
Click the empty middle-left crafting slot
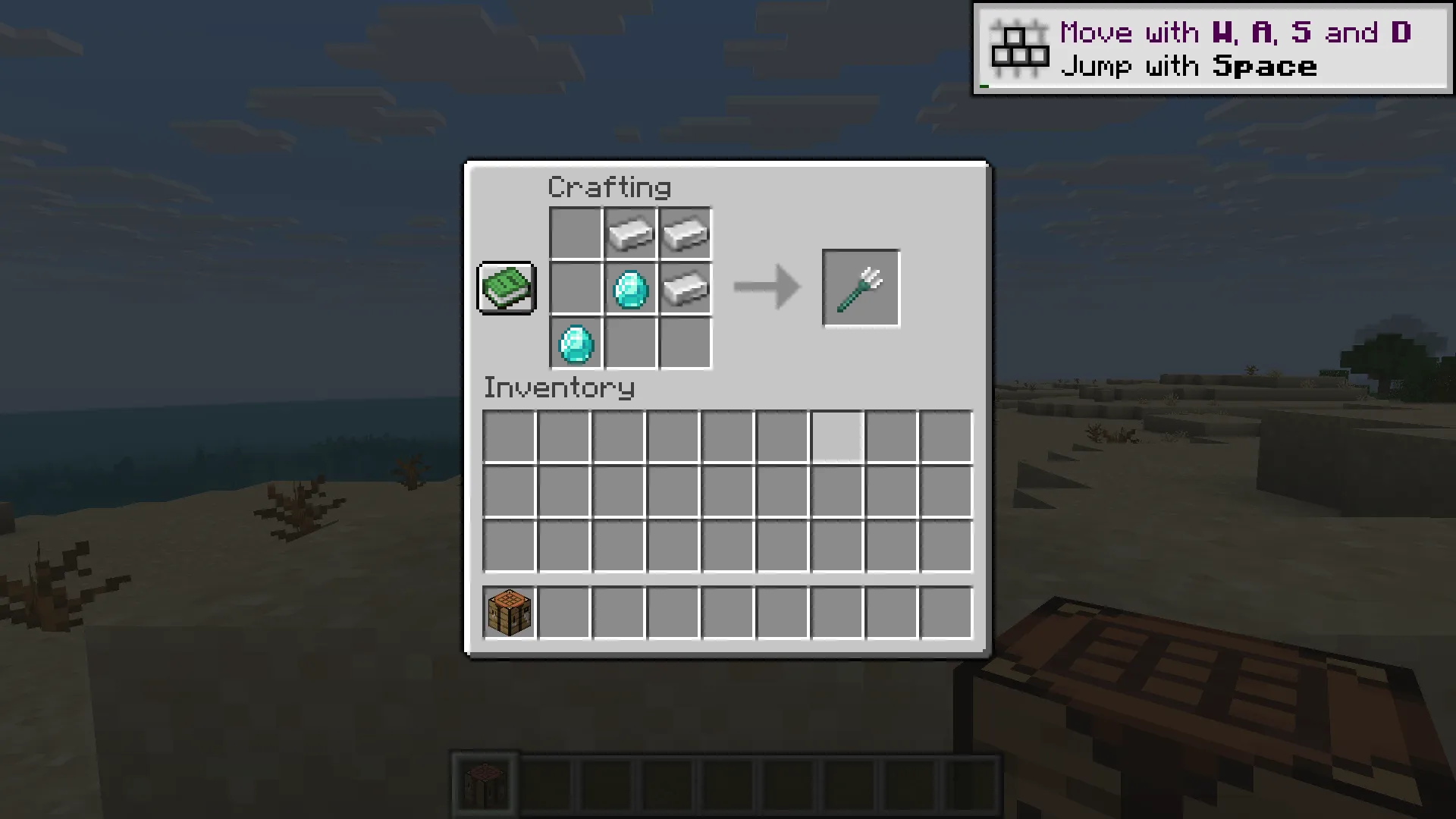[x=576, y=288]
